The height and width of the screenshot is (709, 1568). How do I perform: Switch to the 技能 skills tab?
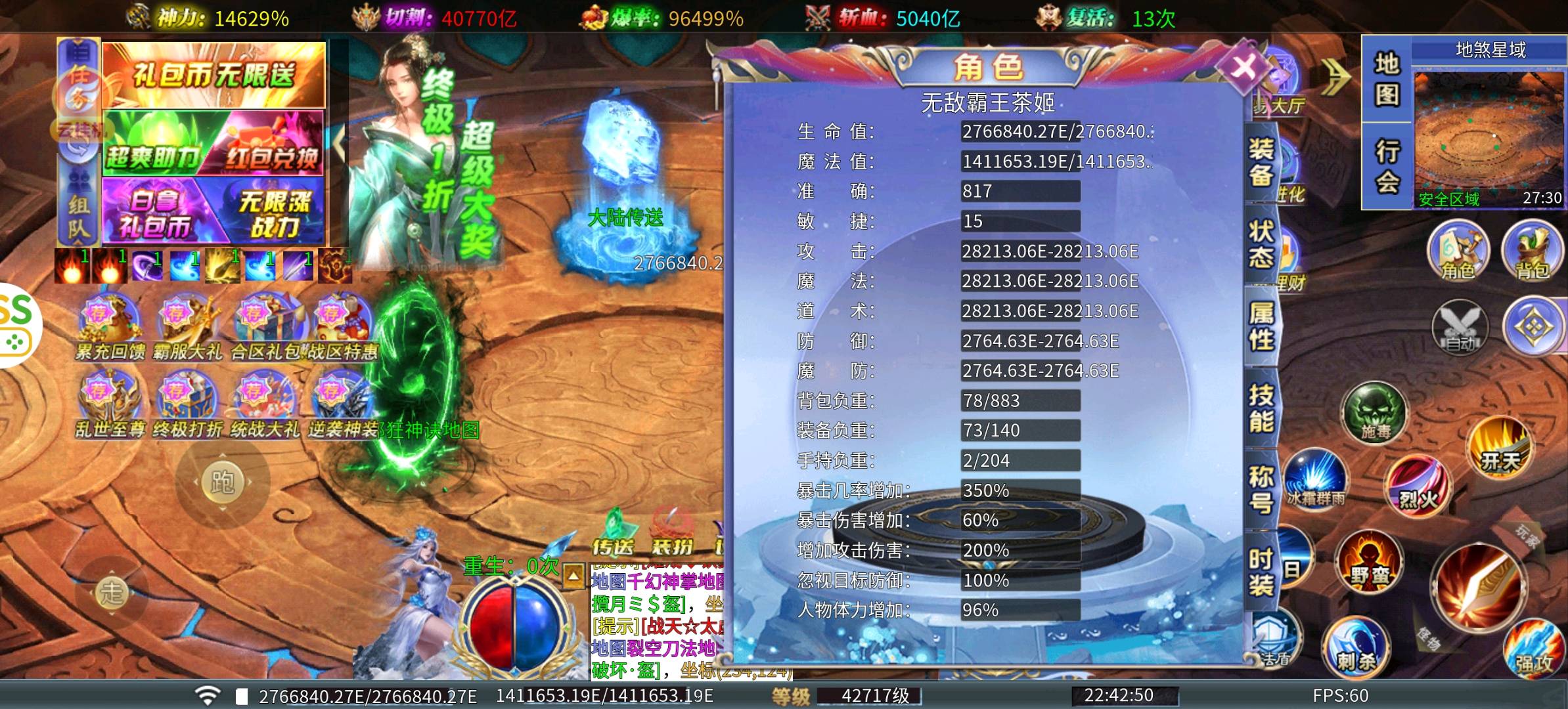point(1261,408)
